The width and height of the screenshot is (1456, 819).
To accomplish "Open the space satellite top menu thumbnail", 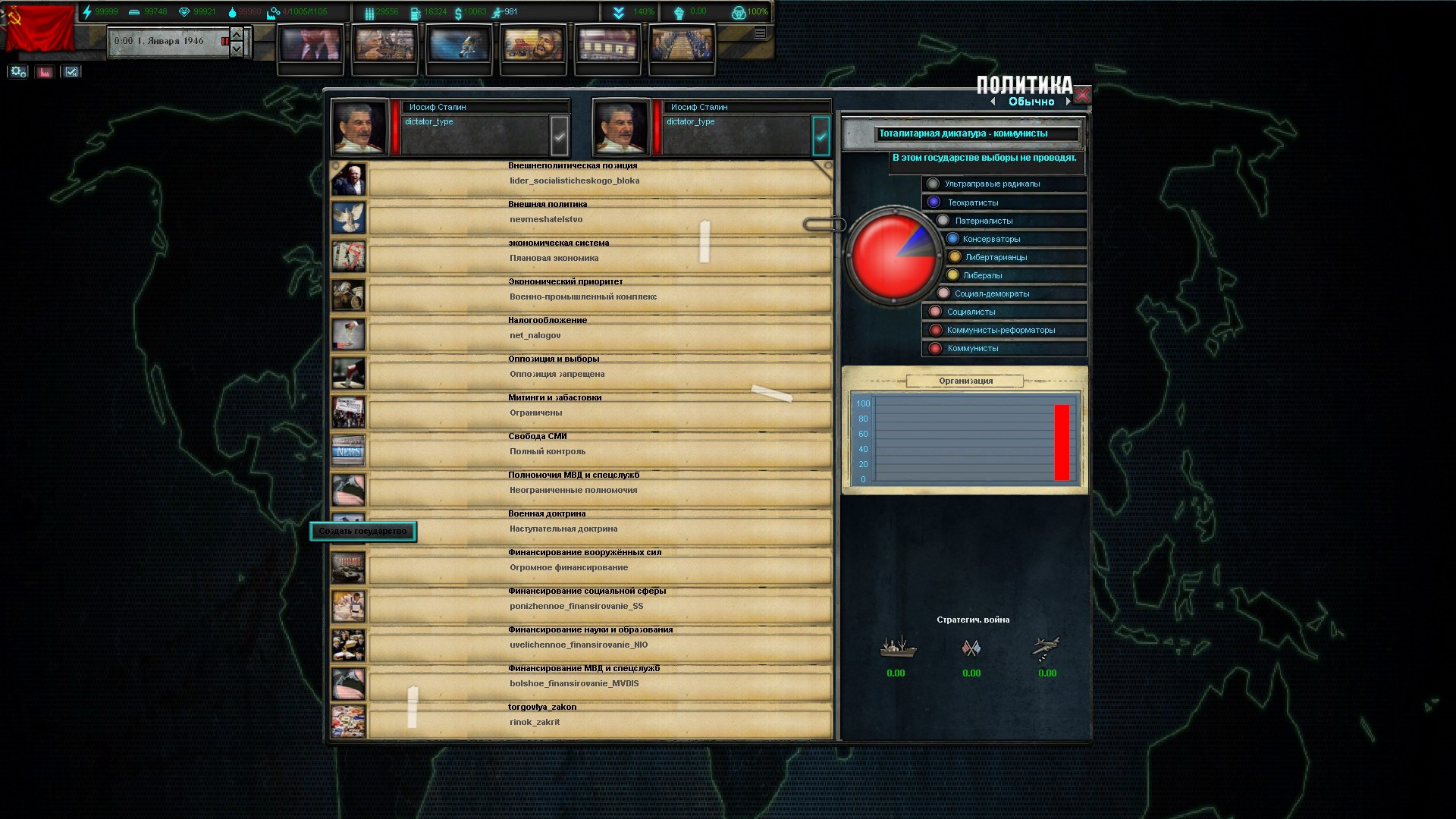I will [x=459, y=44].
